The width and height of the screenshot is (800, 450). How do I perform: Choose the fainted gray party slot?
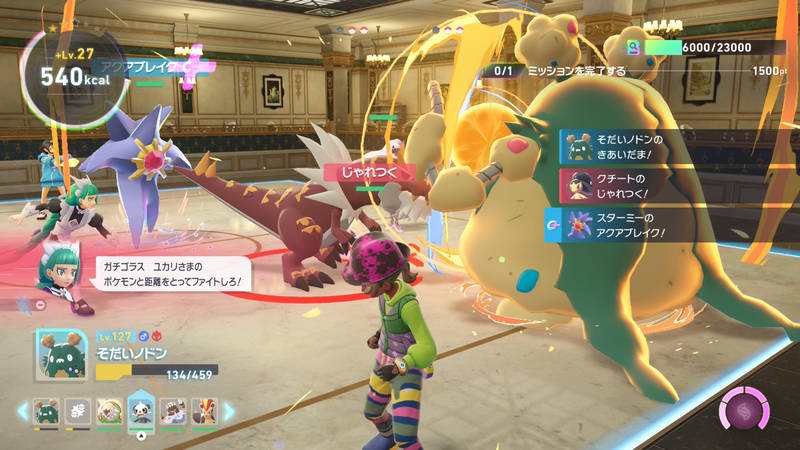tap(78, 411)
